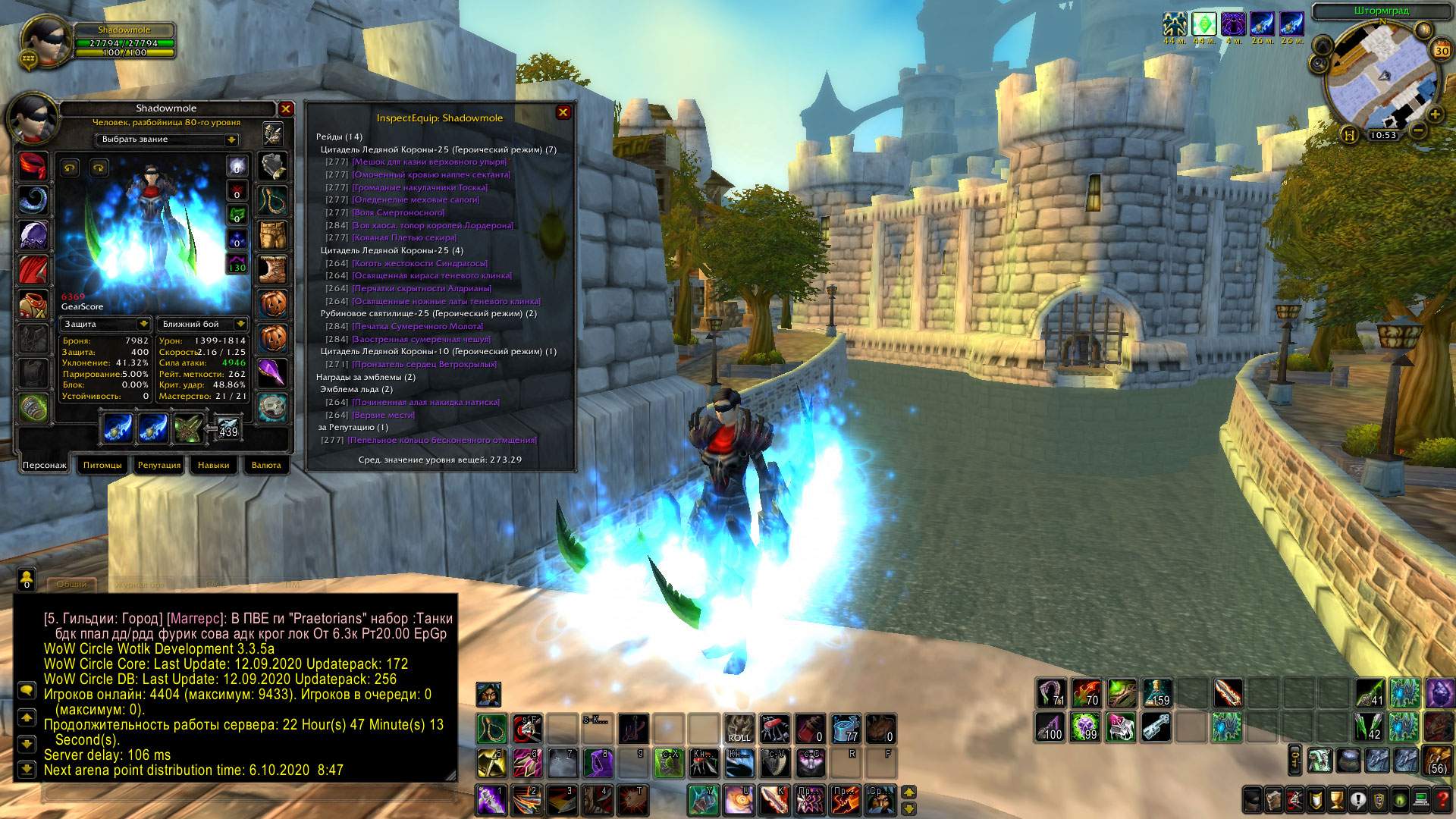Close the Shadowmole character window
Screen dimensions: 1456x819
click(x=286, y=109)
